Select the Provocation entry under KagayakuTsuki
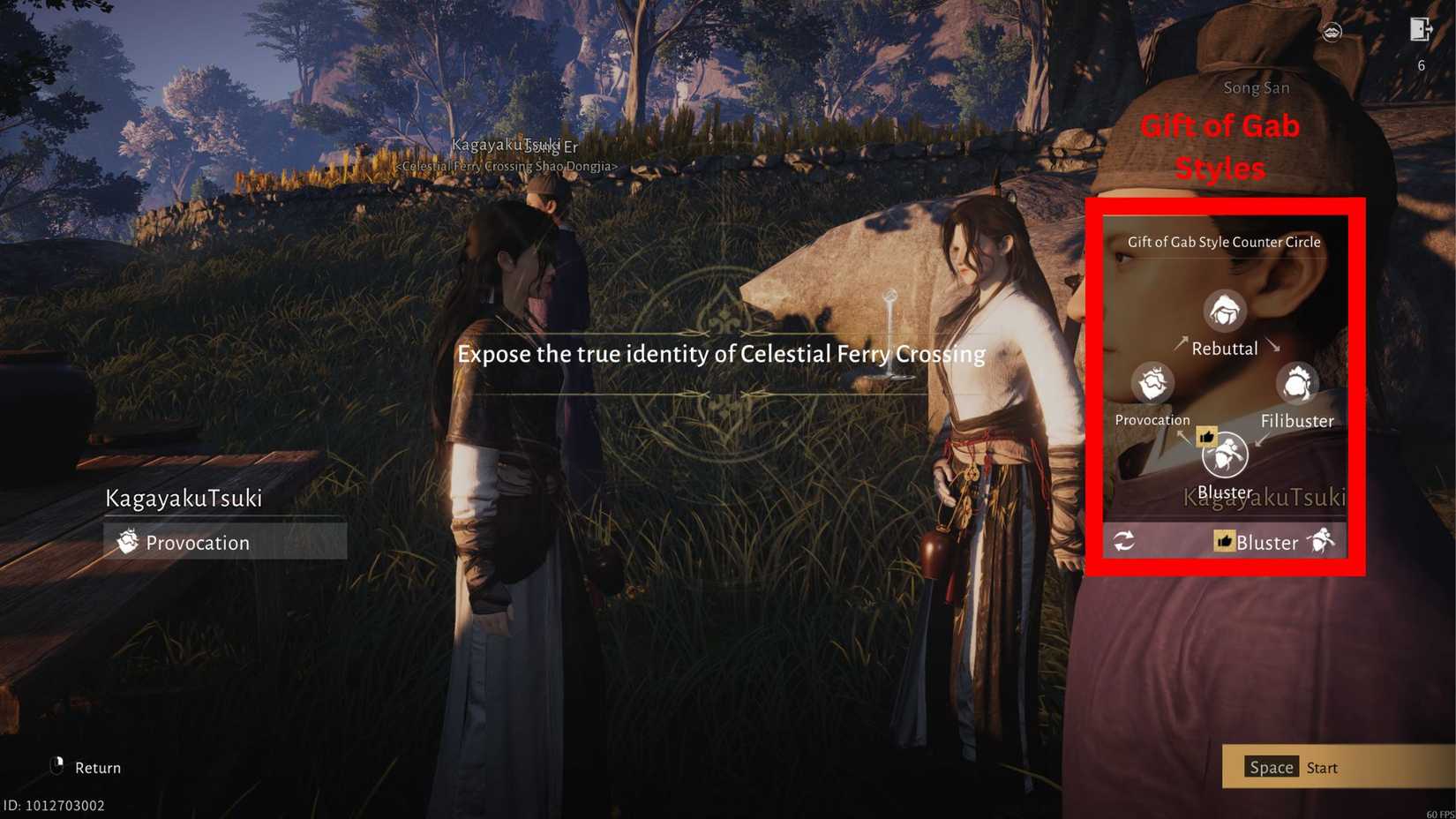This screenshot has width=1456, height=819. point(199,542)
